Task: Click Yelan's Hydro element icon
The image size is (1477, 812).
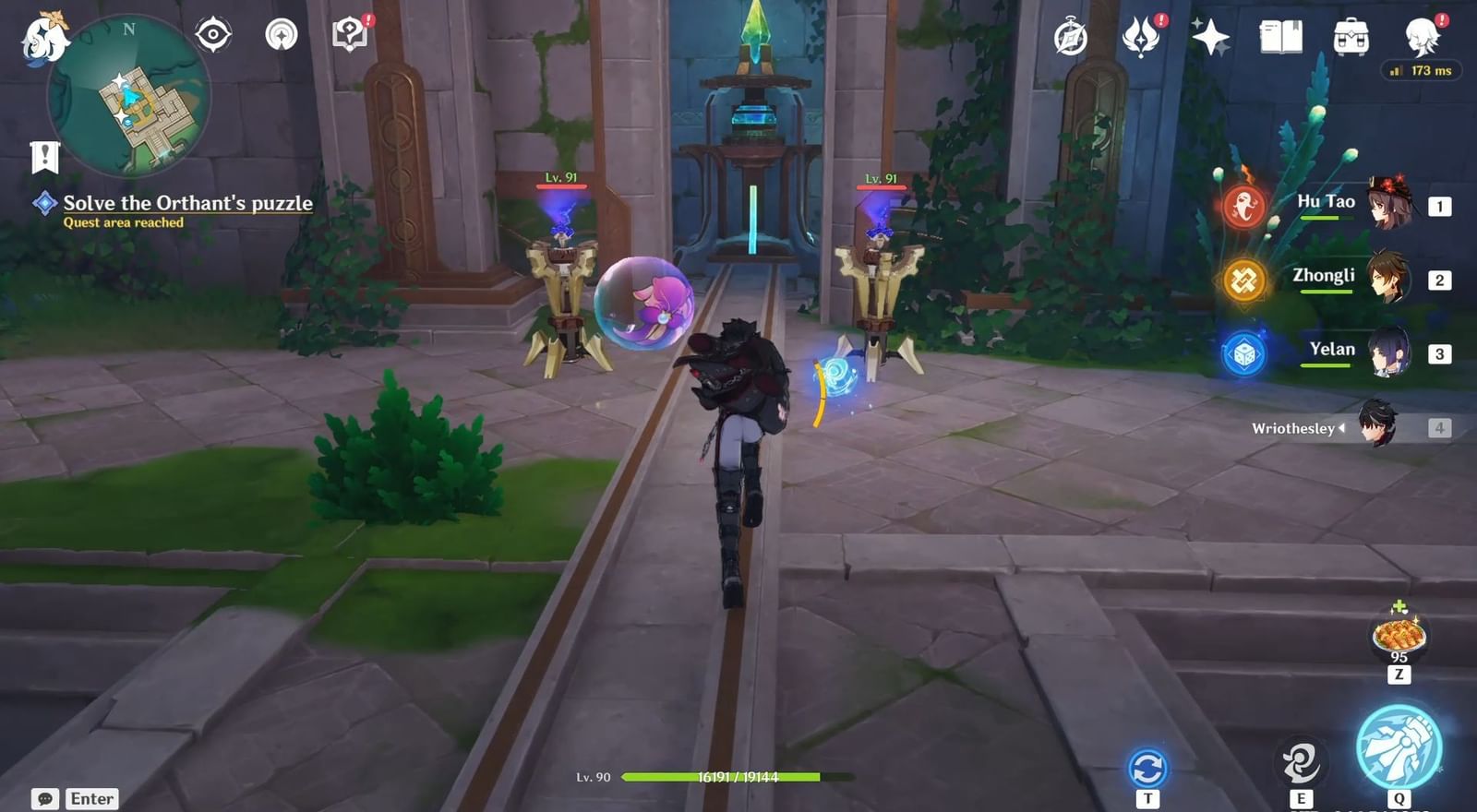Action: (1244, 351)
